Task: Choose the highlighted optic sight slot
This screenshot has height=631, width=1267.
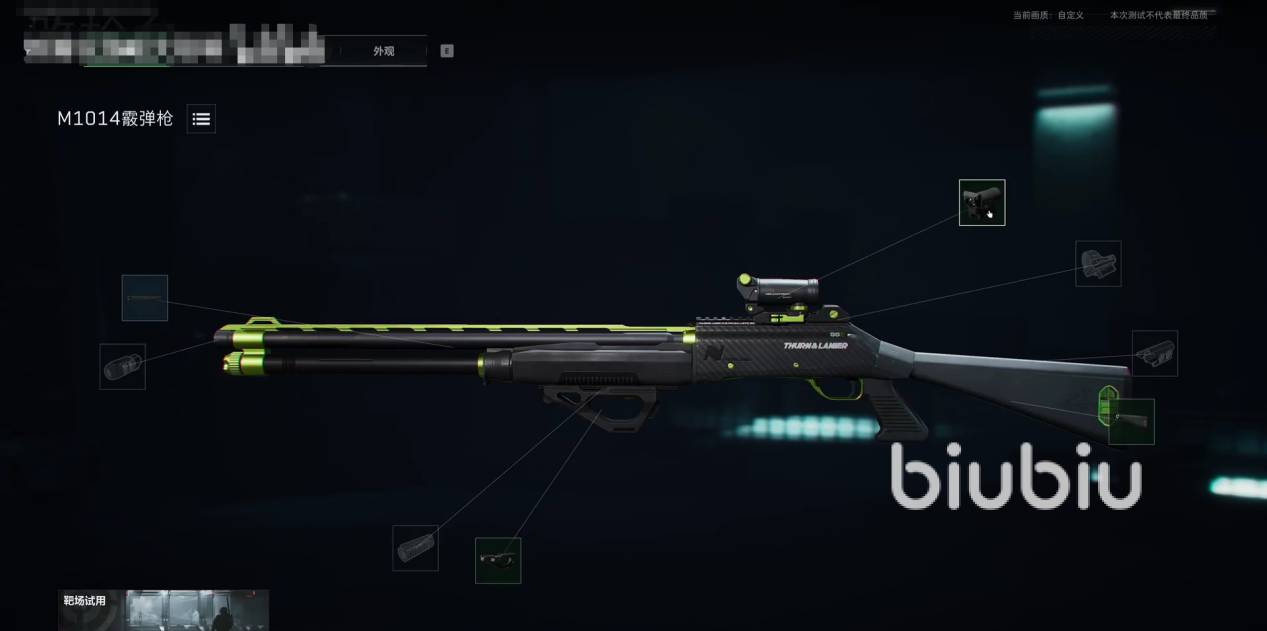Action: (982, 203)
